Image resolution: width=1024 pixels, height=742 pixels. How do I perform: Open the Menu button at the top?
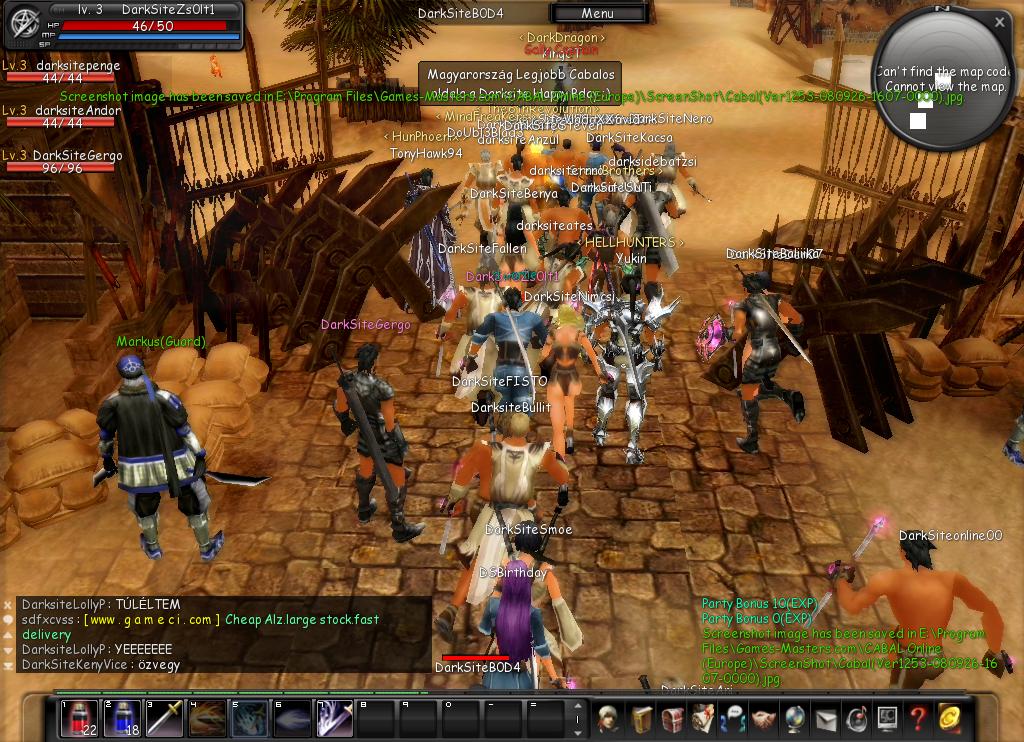[597, 13]
